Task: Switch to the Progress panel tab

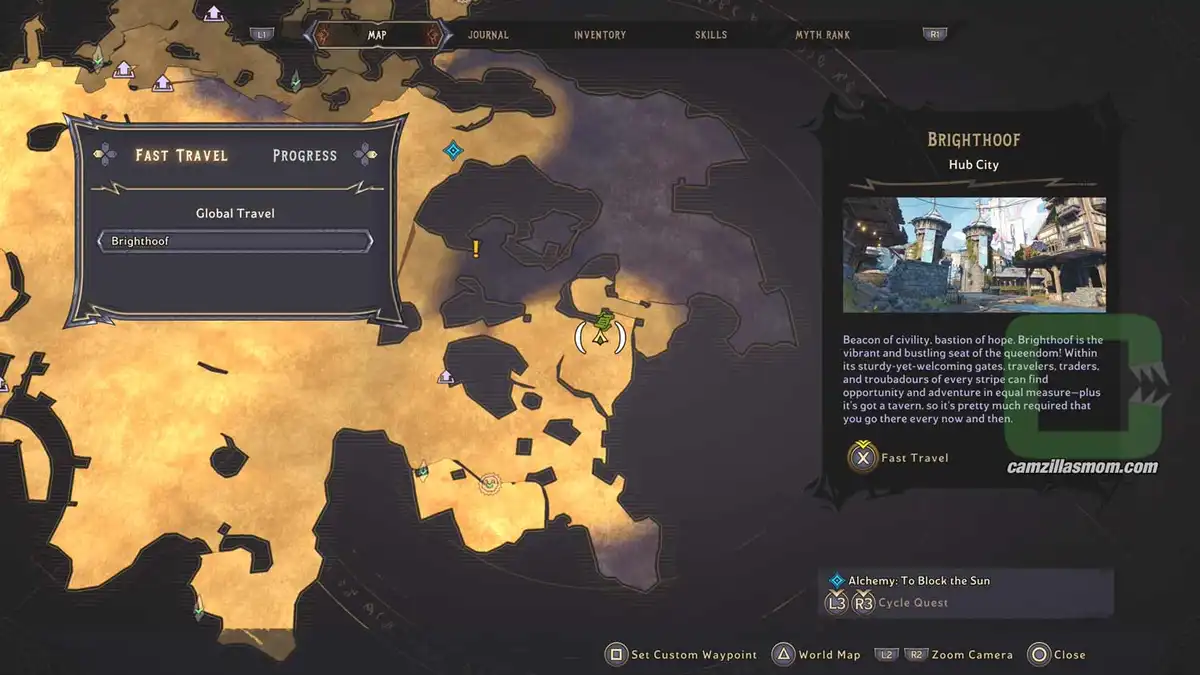Action: pos(305,155)
